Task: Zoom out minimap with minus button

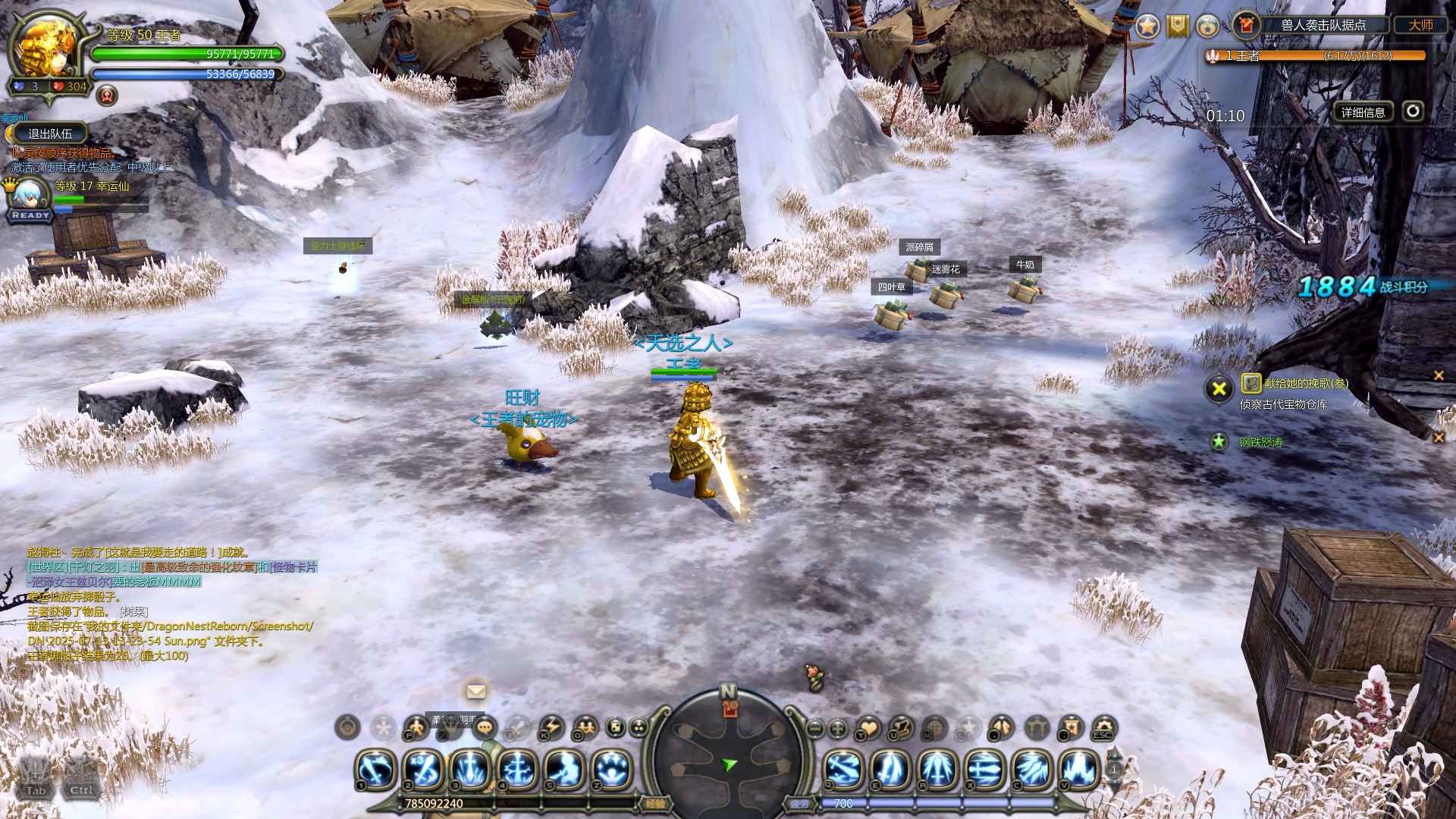Action: (814, 729)
